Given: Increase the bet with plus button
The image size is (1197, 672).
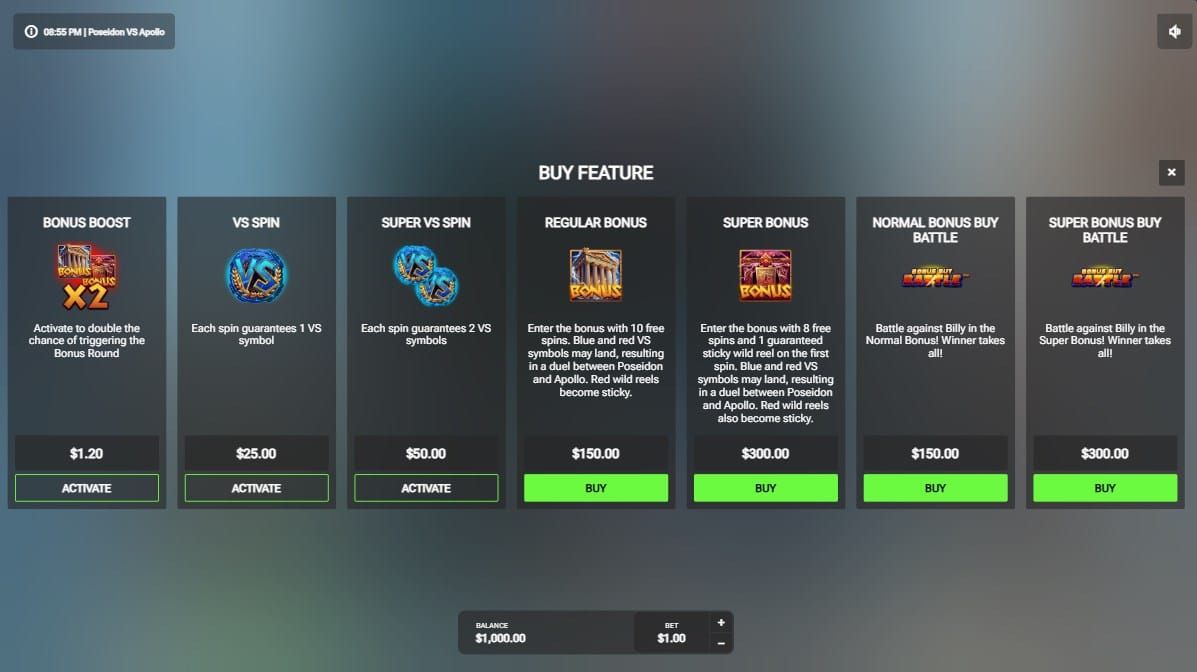Looking at the screenshot, I should click(x=721, y=622).
